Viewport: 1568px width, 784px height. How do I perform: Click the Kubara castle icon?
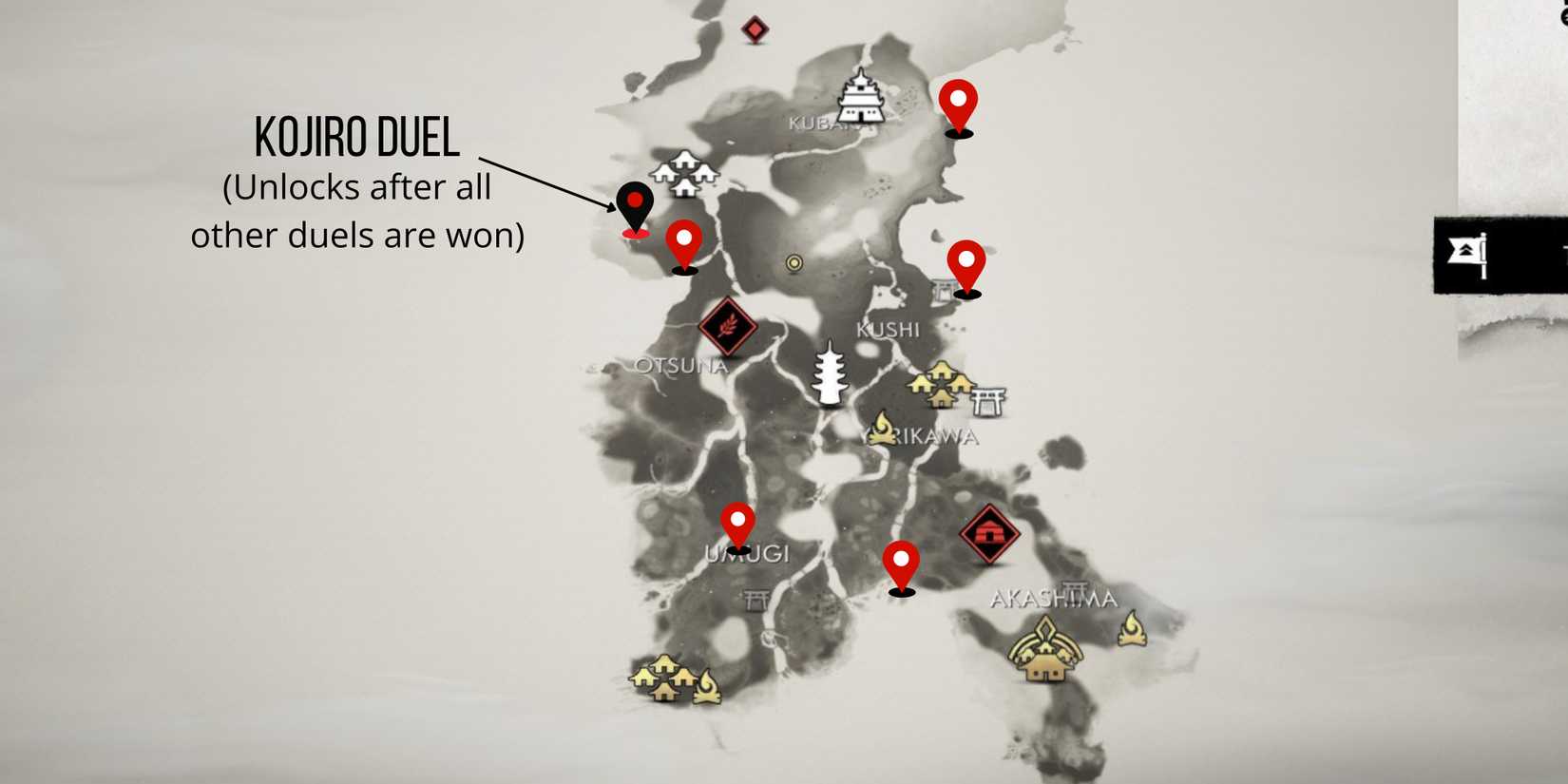(860, 100)
